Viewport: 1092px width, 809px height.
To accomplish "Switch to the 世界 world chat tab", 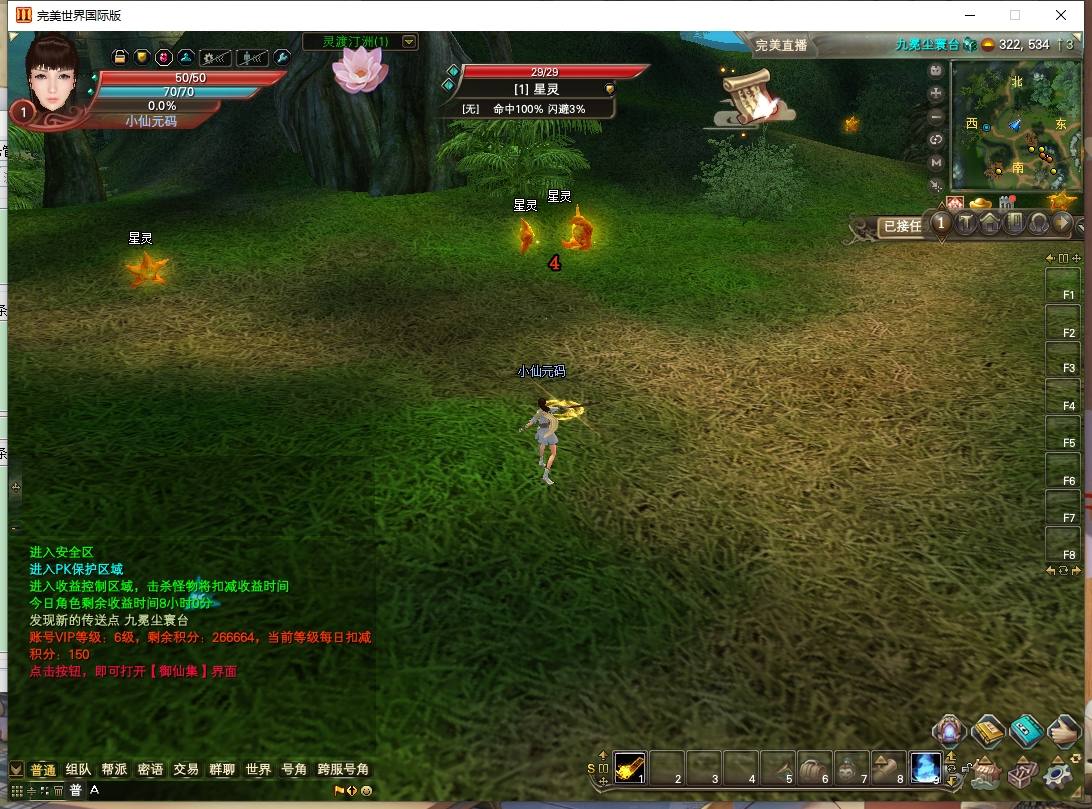I will (258, 769).
